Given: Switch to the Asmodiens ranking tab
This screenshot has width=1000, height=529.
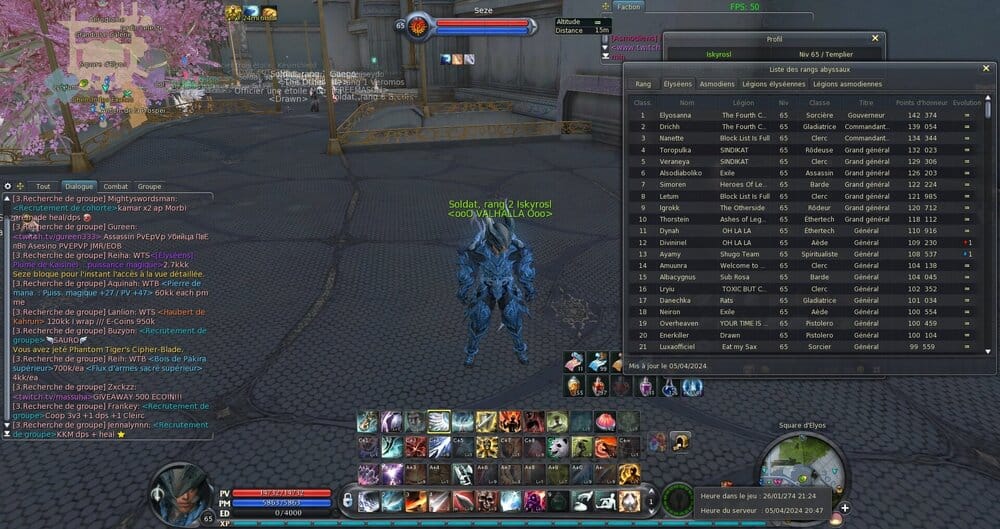Looking at the screenshot, I should coord(717,84).
